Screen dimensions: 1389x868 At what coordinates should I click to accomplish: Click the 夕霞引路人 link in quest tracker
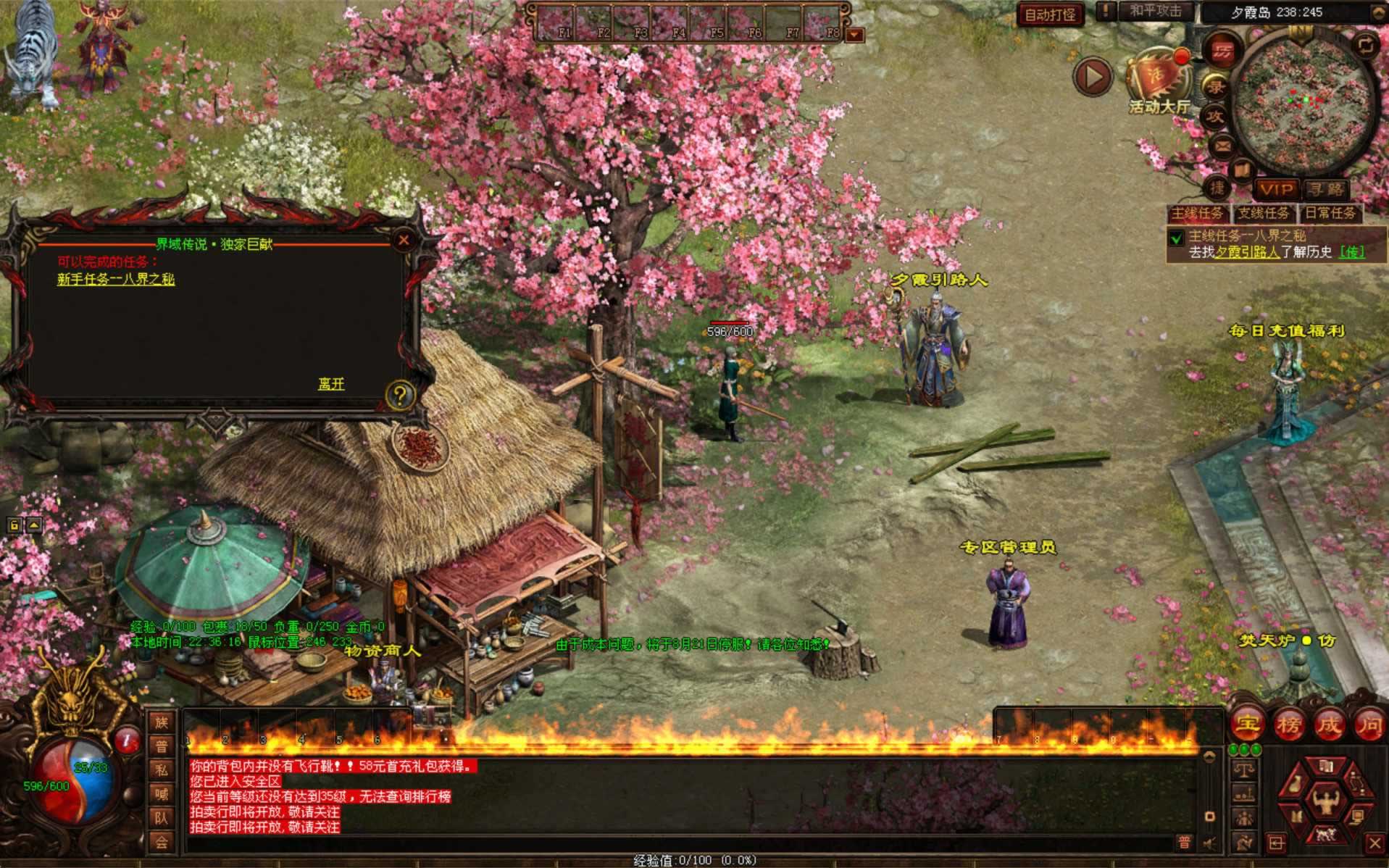[x=1246, y=252]
